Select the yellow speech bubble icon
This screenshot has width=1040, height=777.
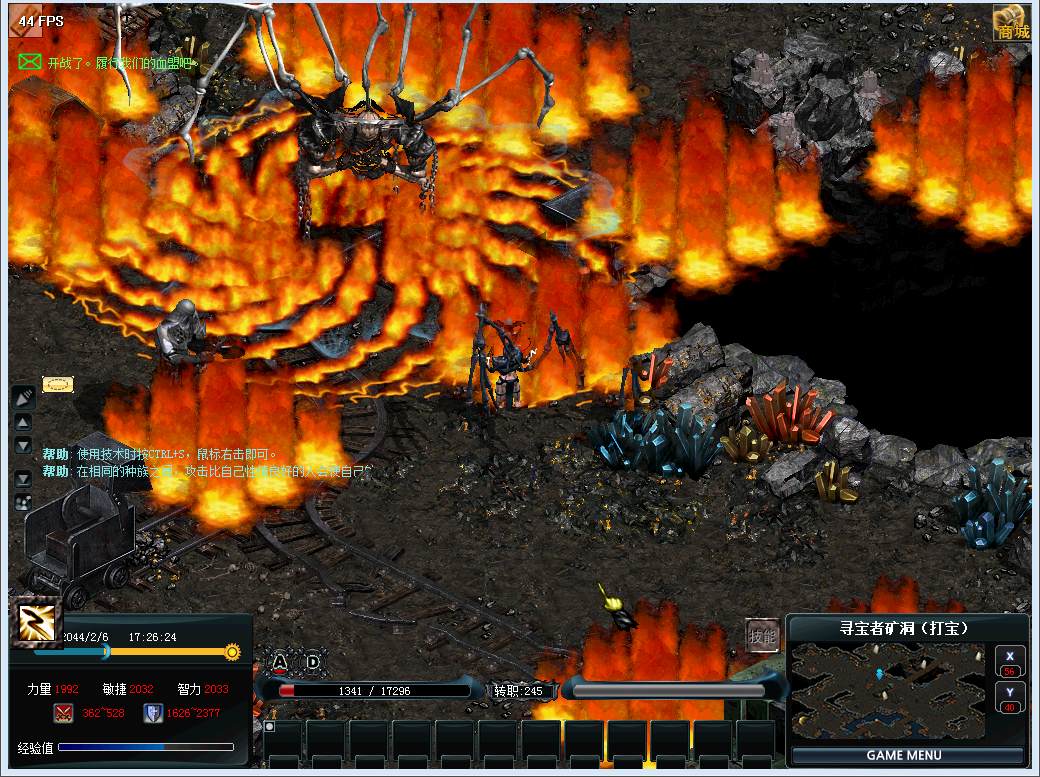coord(58,384)
